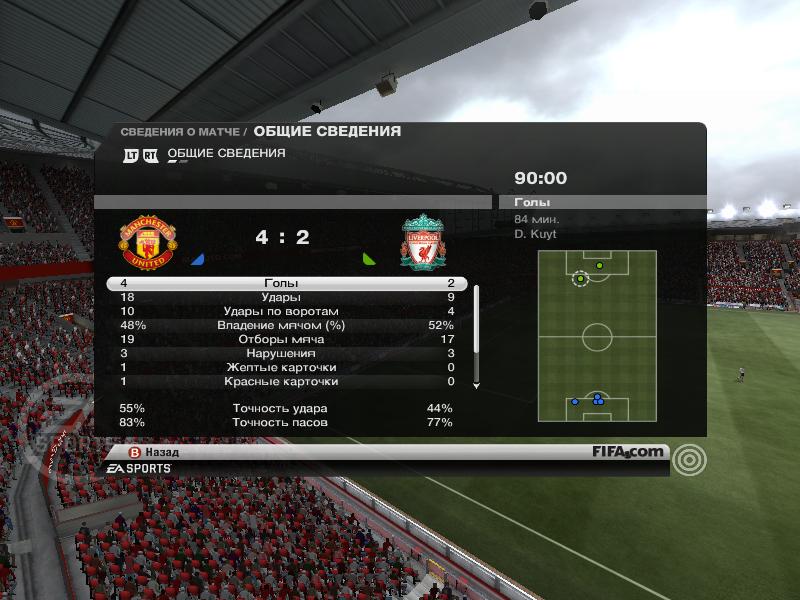The width and height of the screenshot is (800, 600).
Task: Pick the Отборы мяча row
Action: [281, 340]
